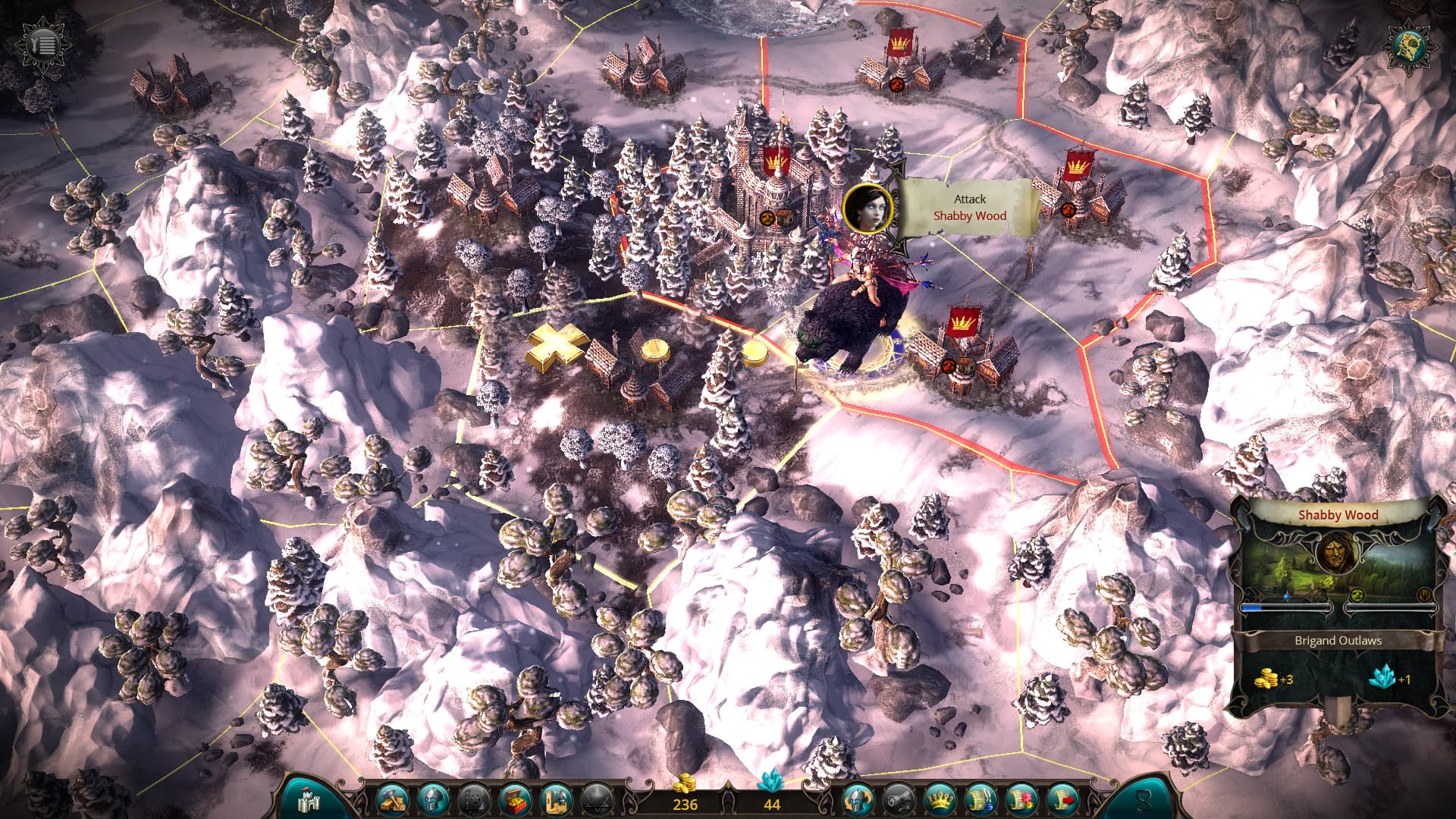Open the army helmet panel
1456x819 pixels.
[435, 799]
